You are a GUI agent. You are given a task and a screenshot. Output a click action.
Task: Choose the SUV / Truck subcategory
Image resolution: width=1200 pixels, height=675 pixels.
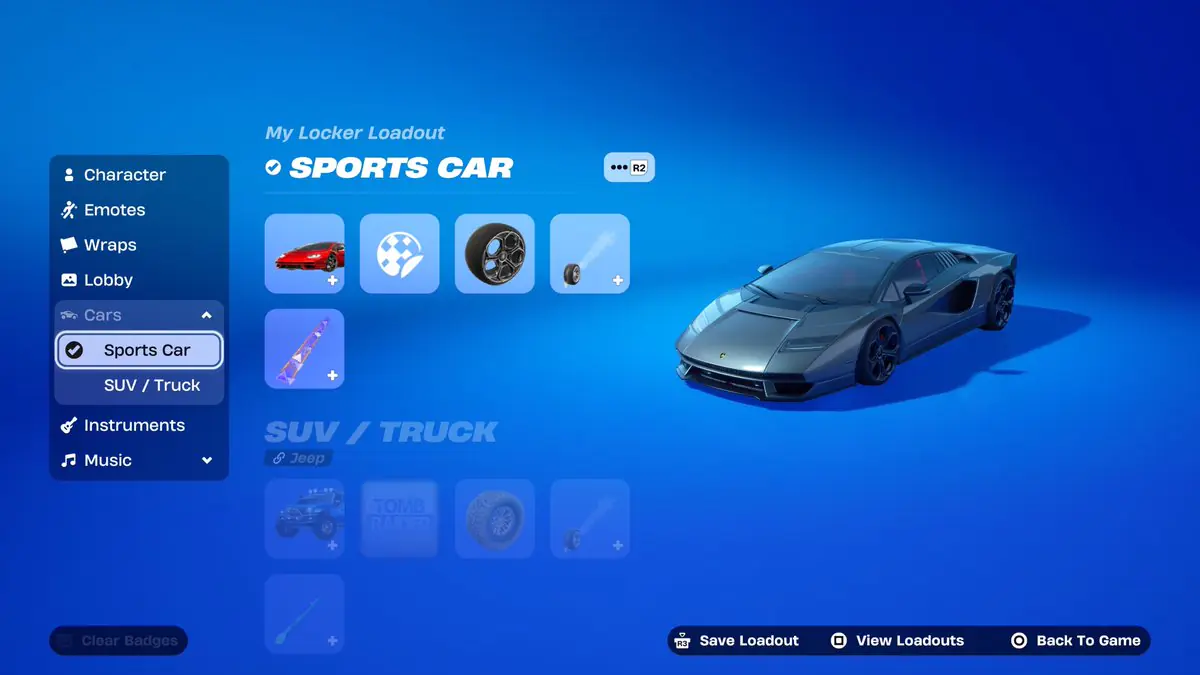tap(152, 385)
